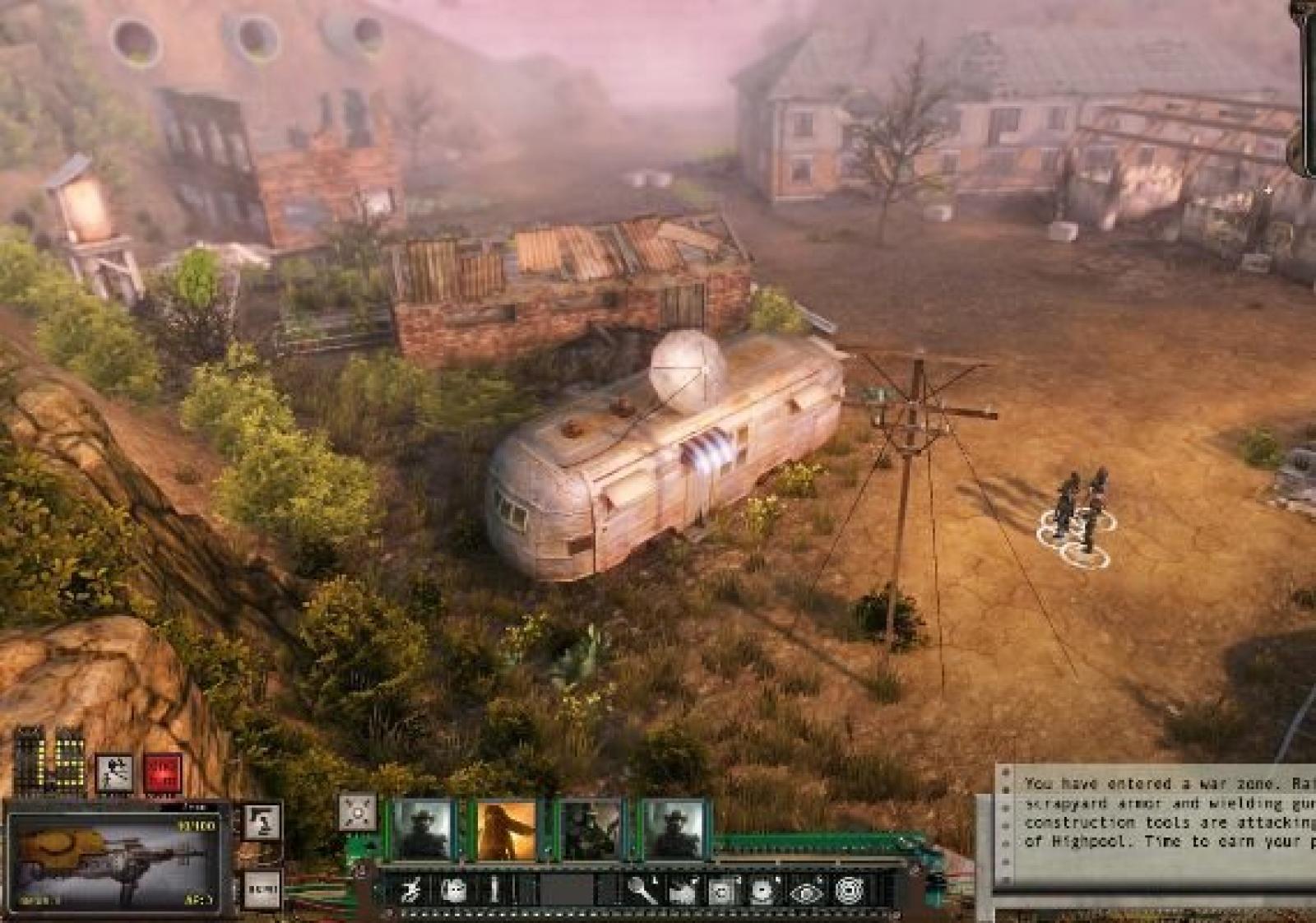Use the concentric circles skill icon

click(849, 891)
